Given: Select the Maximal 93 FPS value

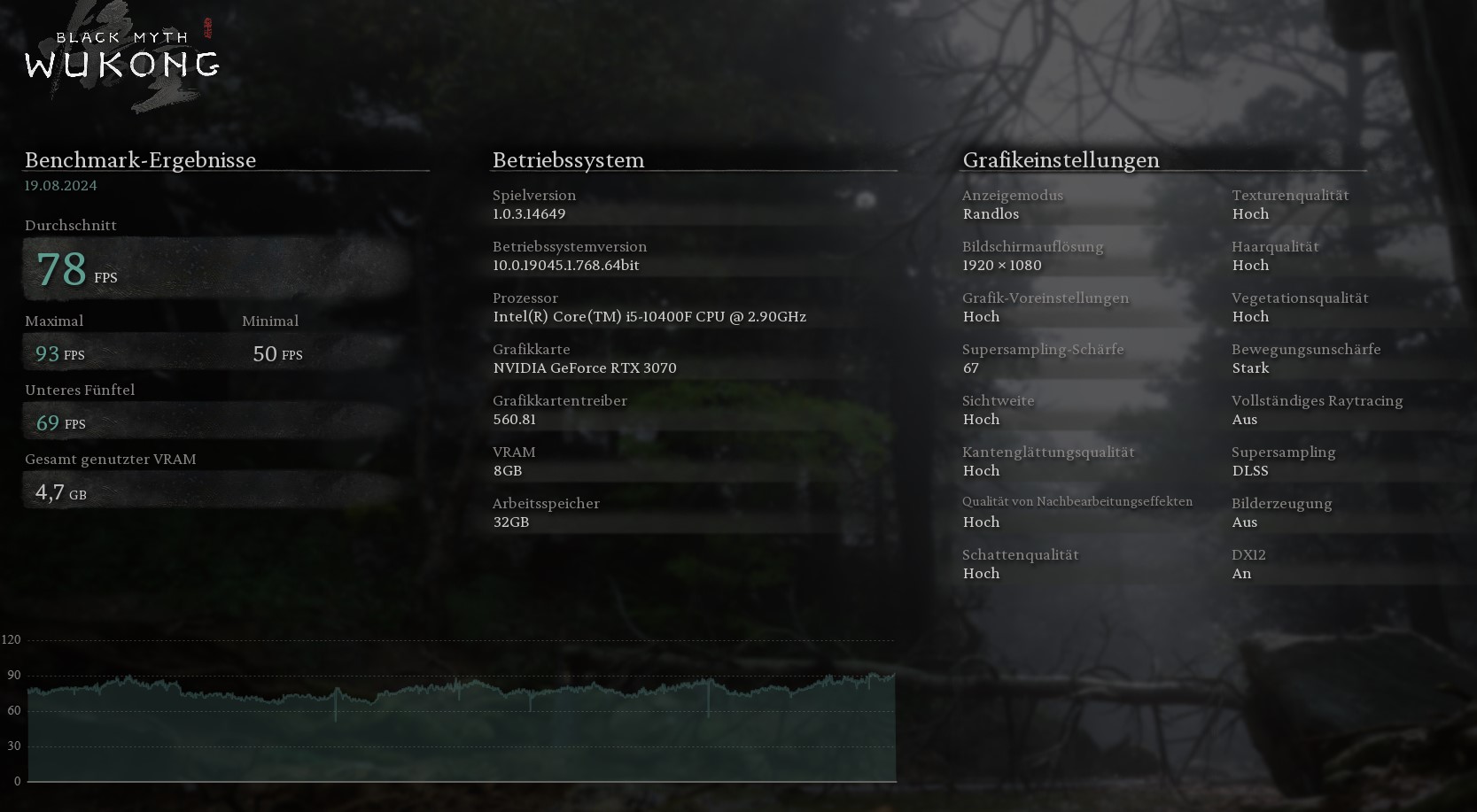Looking at the screenshot, I should pyautogui.click(x=58, y=352).
